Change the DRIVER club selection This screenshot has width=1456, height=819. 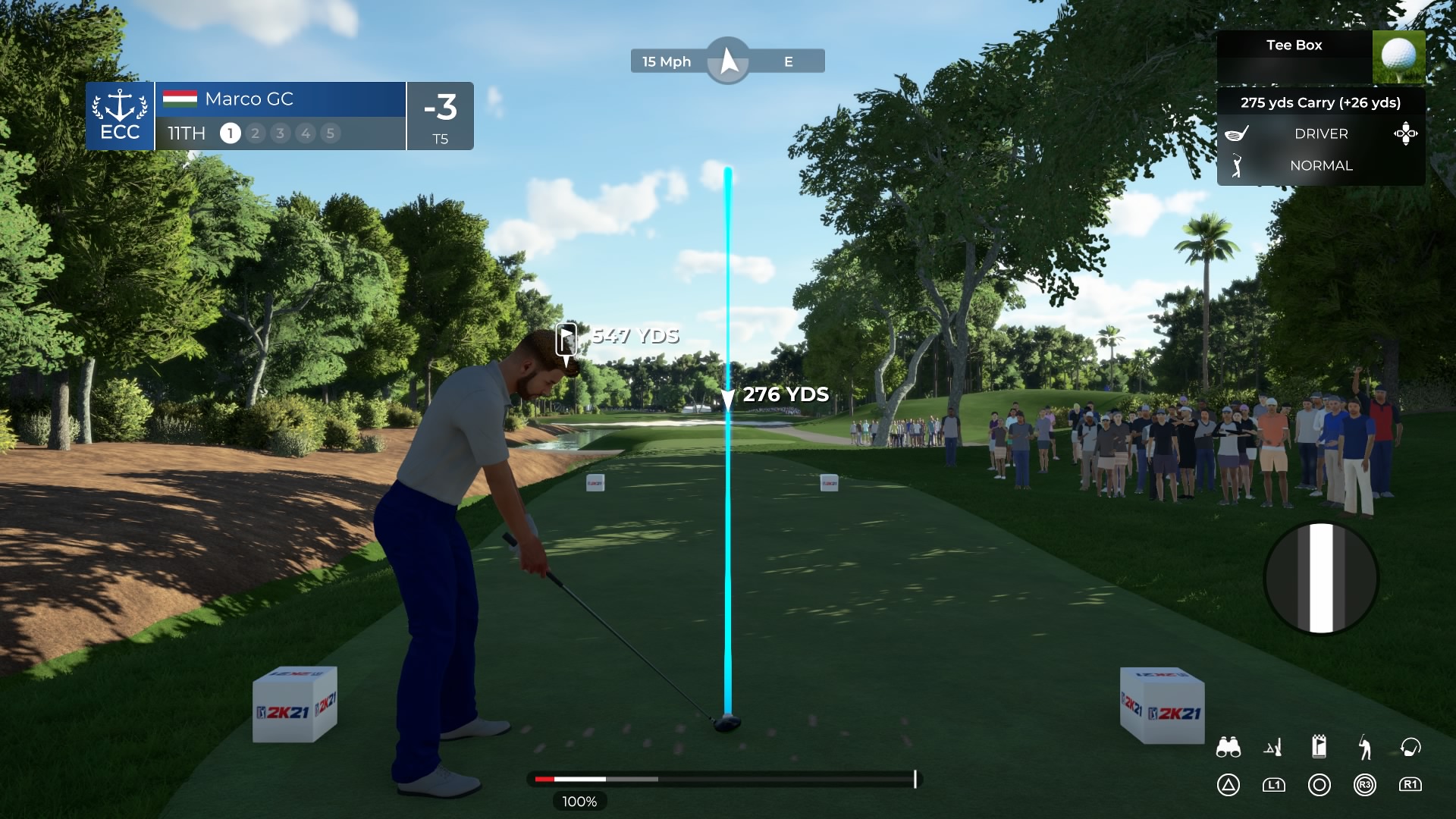tap(1321, 133)
